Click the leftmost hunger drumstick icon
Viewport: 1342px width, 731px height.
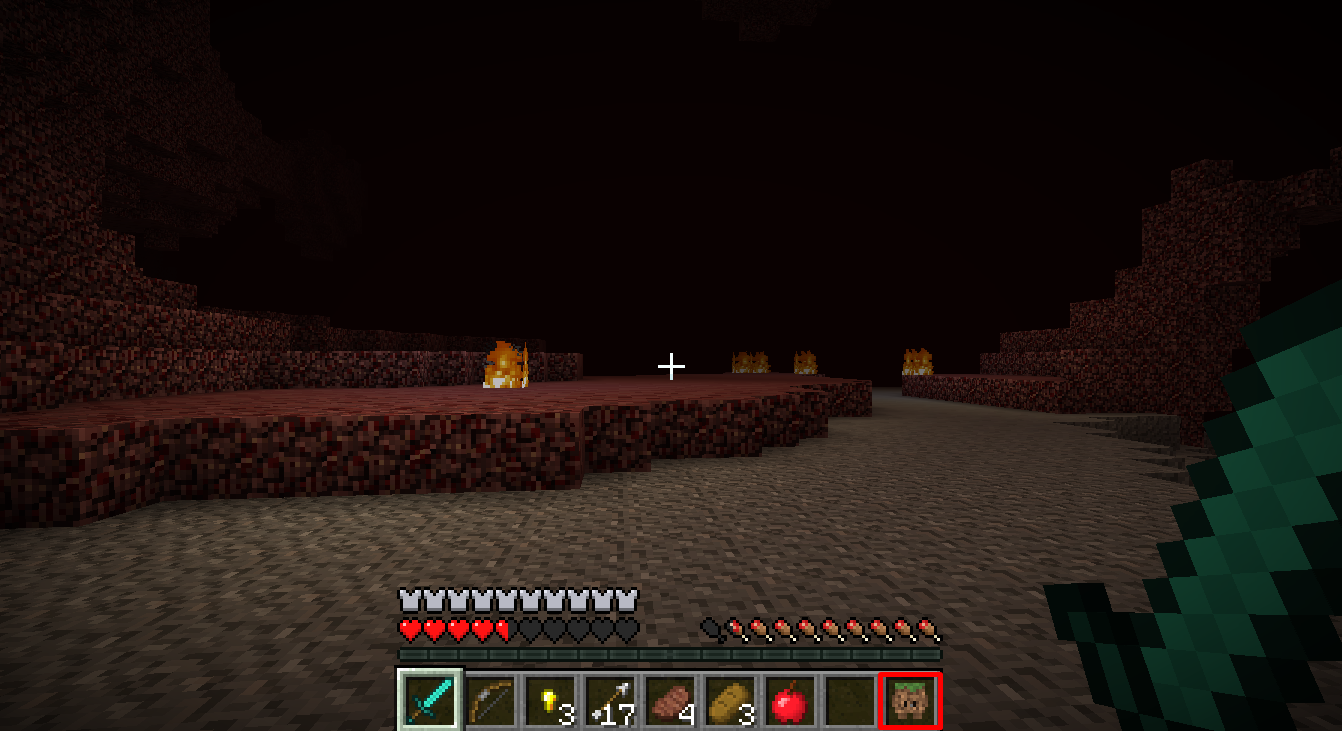[733, 626]
